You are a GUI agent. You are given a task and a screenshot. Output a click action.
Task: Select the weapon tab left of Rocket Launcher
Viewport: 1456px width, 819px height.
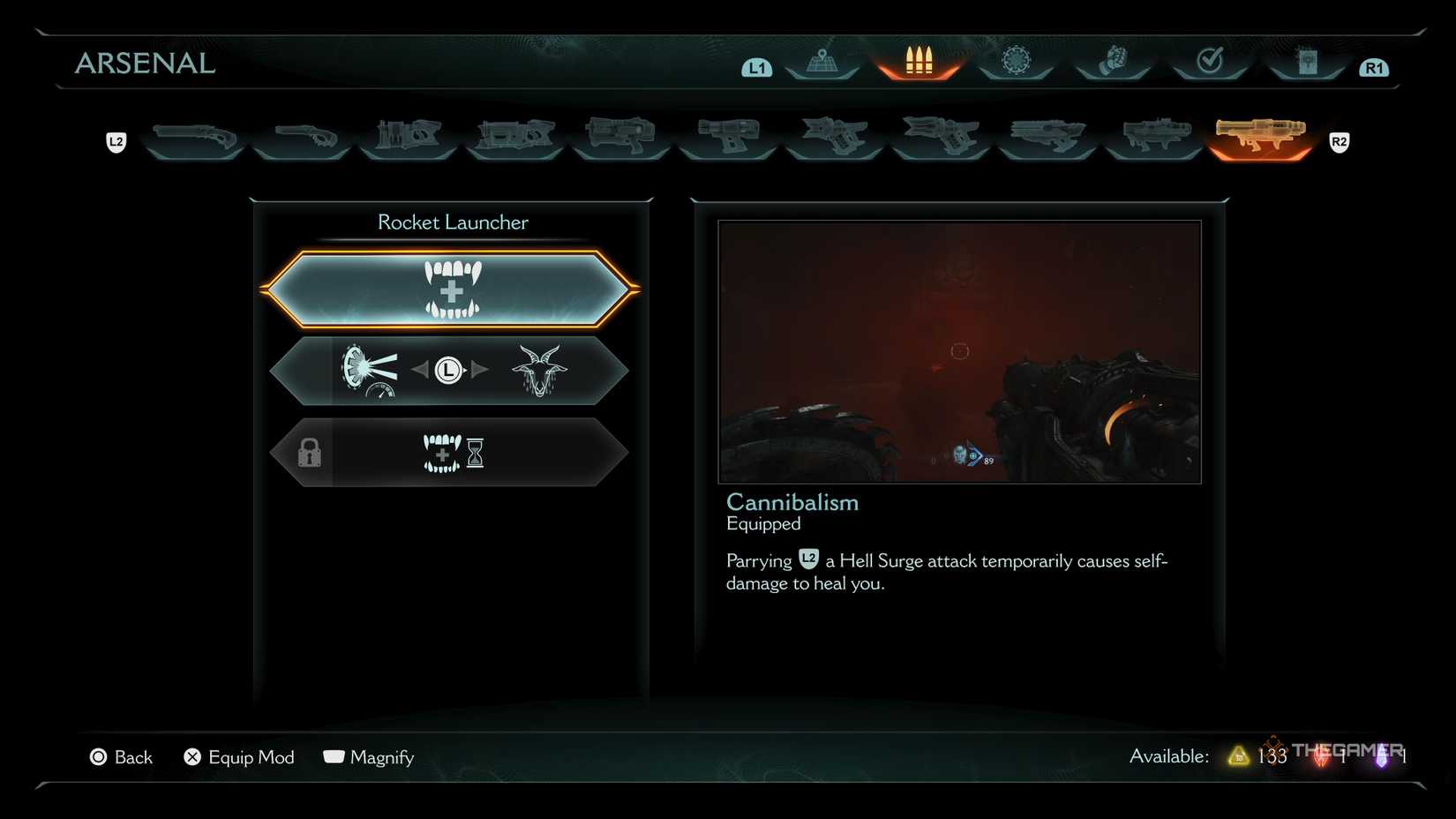[x=1153, y=139]
